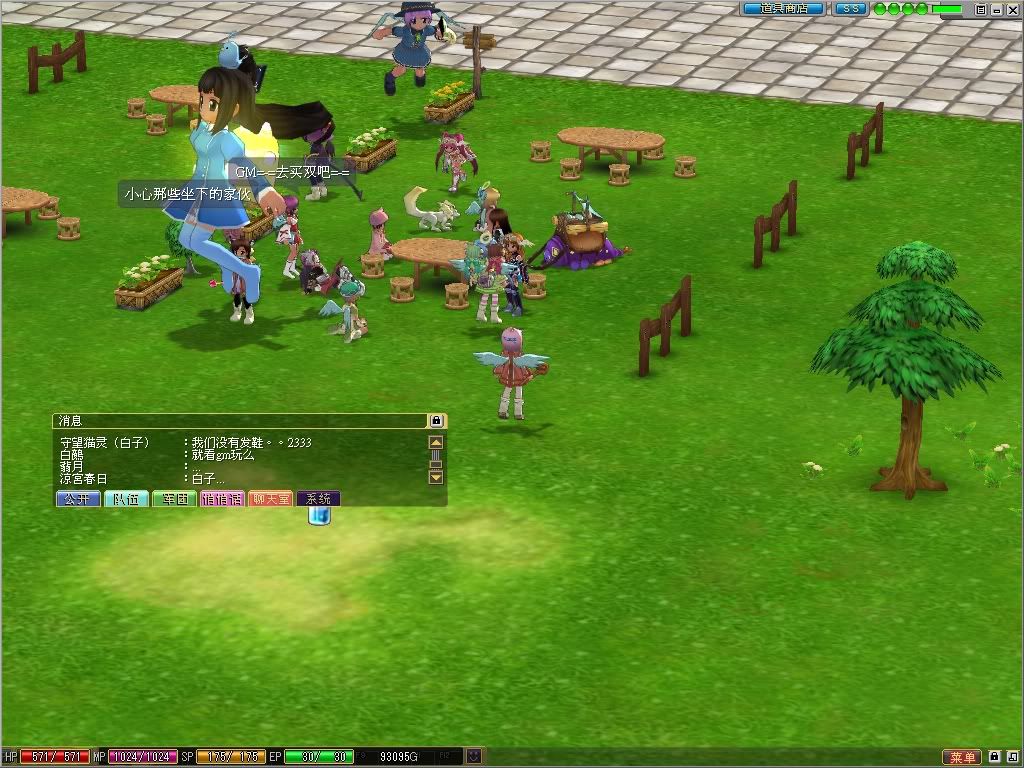Image resolution: width=1024 pixels, height=768 pixels.
Task: Click the smiley face emote icon
Action: (x=474, y=757)
